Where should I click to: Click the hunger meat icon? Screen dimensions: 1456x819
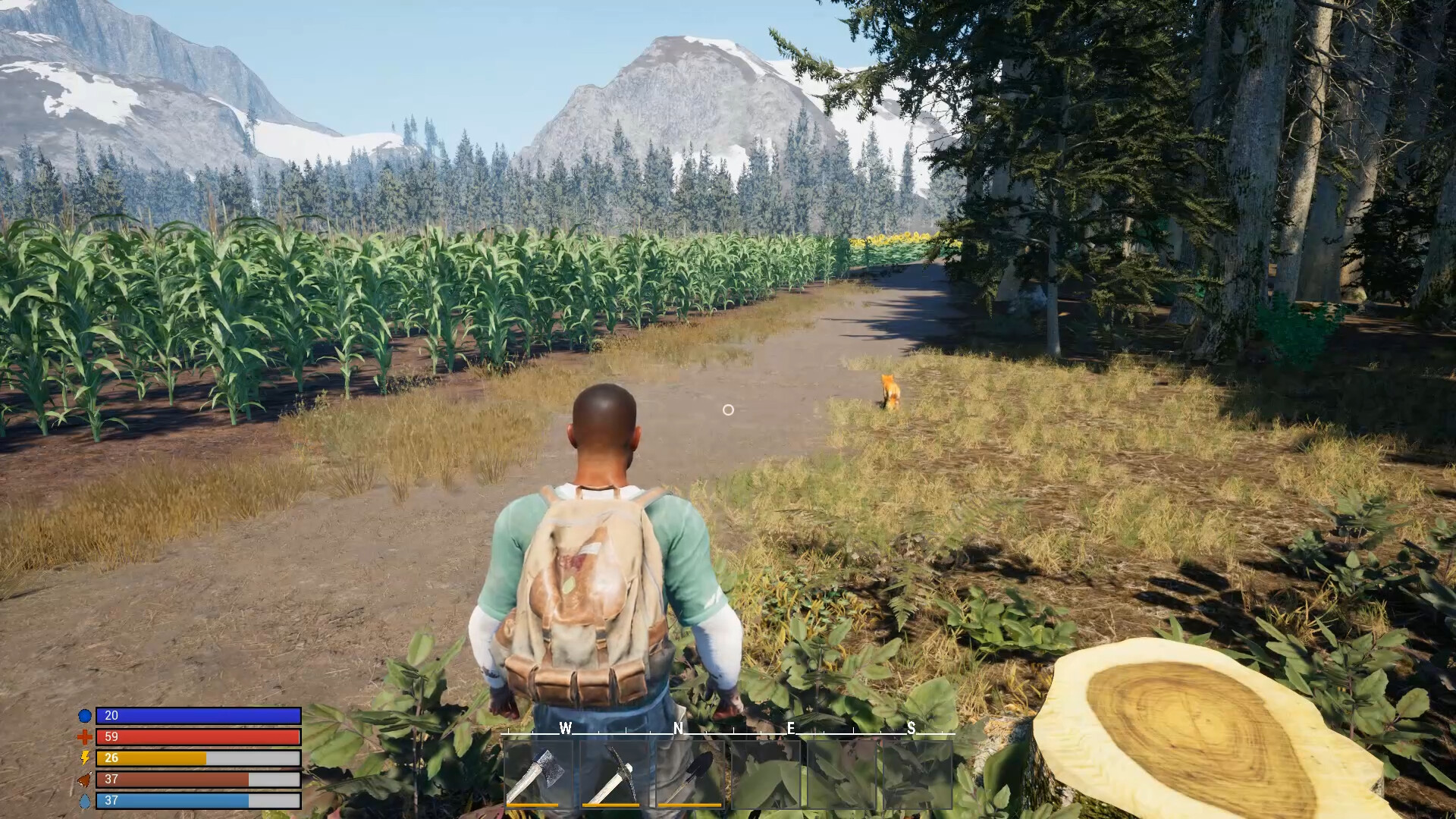[86, 778]
